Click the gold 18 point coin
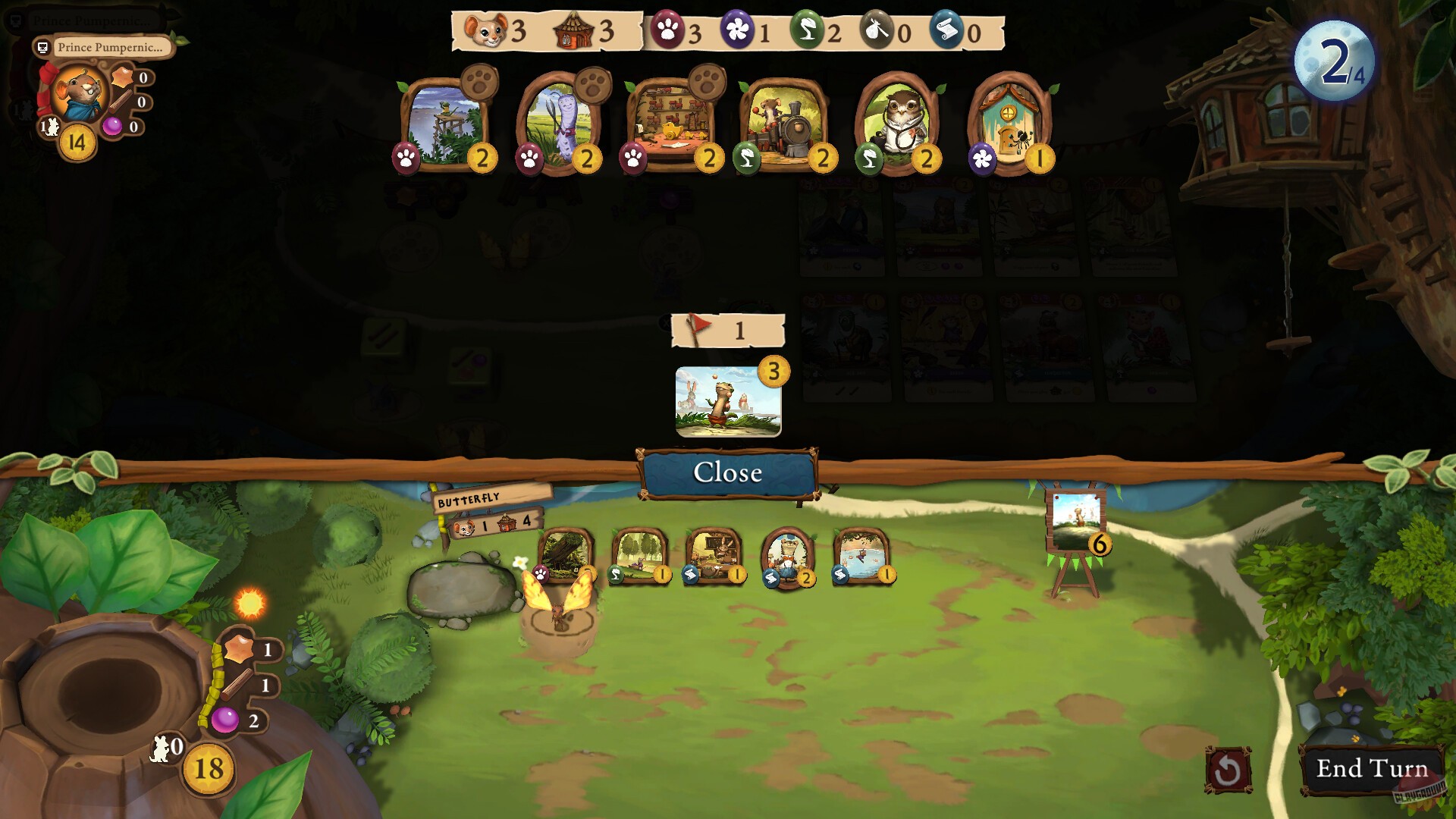 (206, 768)
